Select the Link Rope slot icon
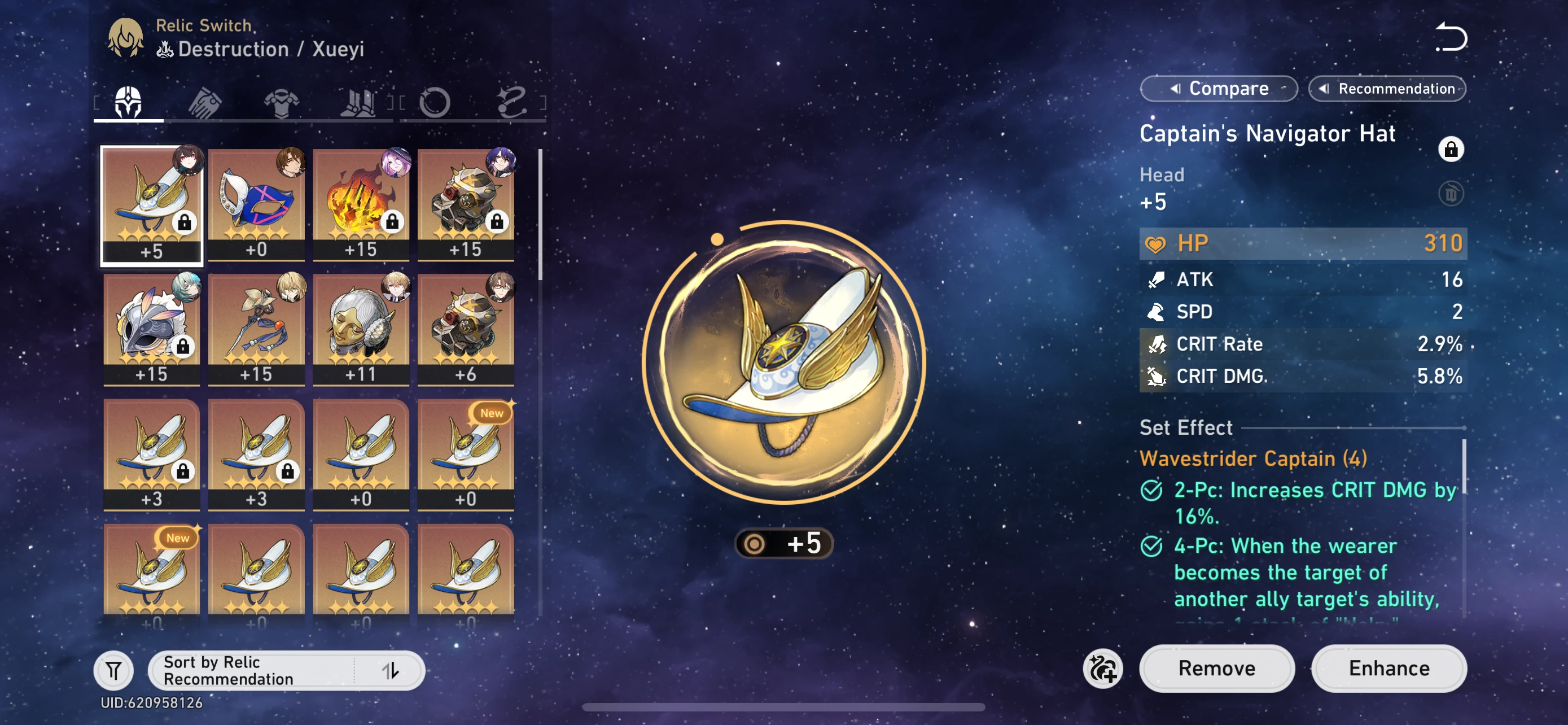The height and width of the screenshot is (725, 1568). (513, 101)
